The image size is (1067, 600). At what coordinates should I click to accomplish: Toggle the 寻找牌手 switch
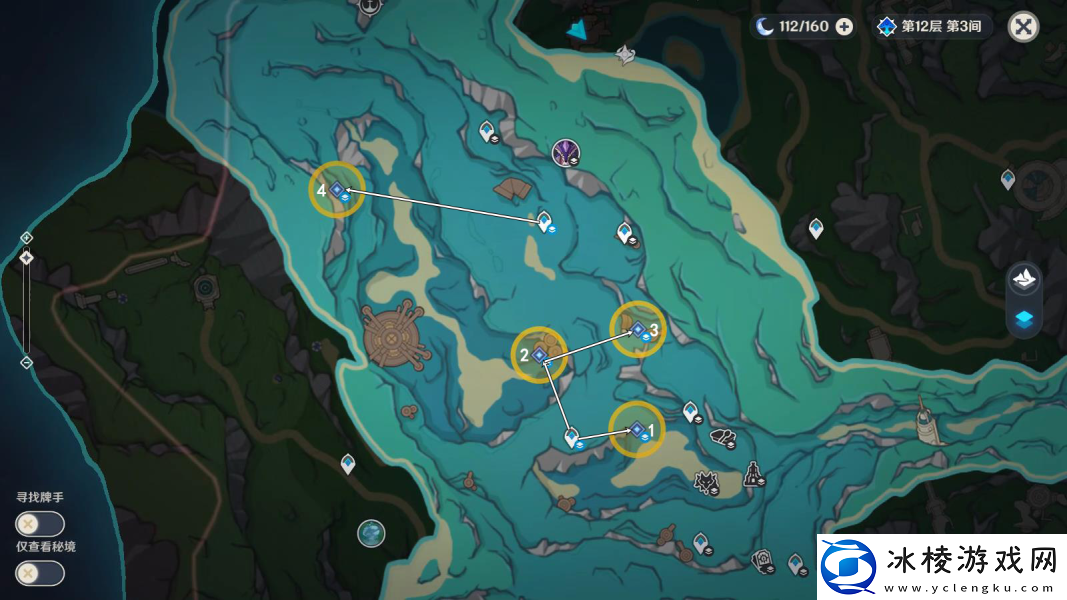point(40,524)
